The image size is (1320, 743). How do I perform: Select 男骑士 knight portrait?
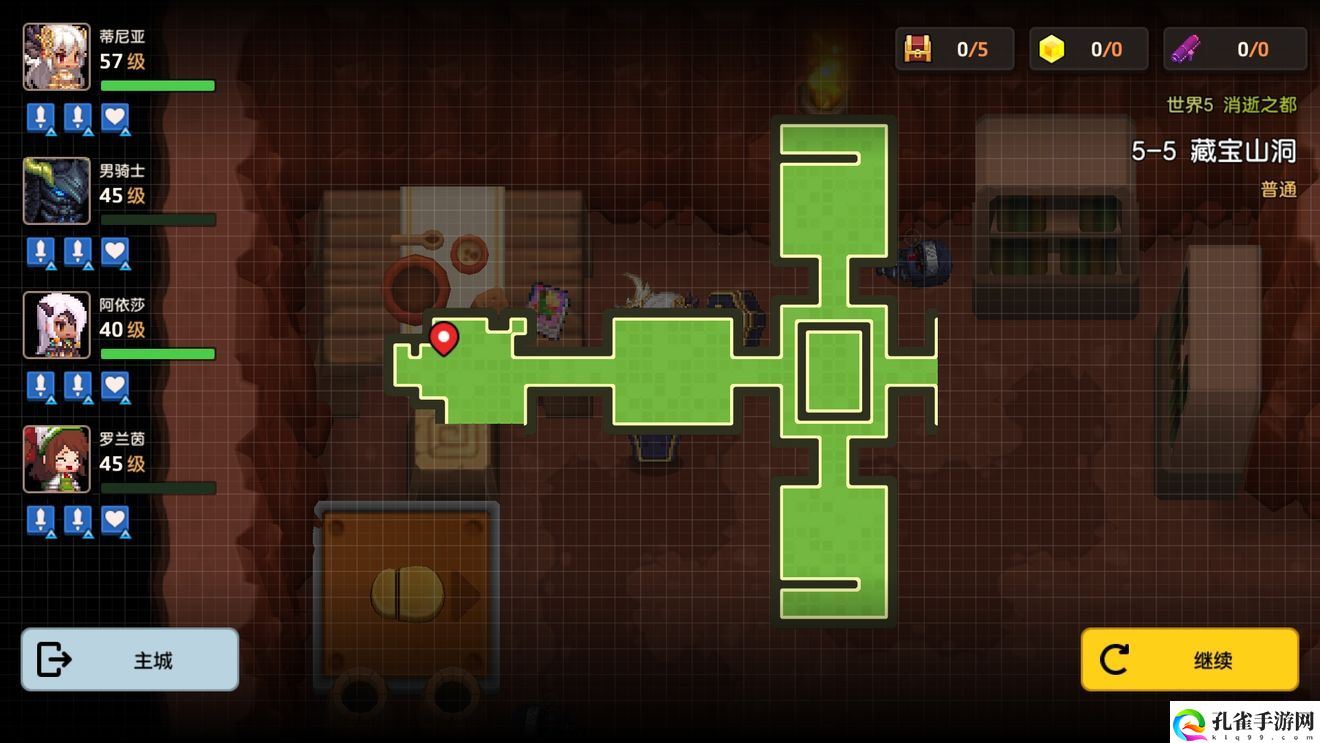click(57, 191)
